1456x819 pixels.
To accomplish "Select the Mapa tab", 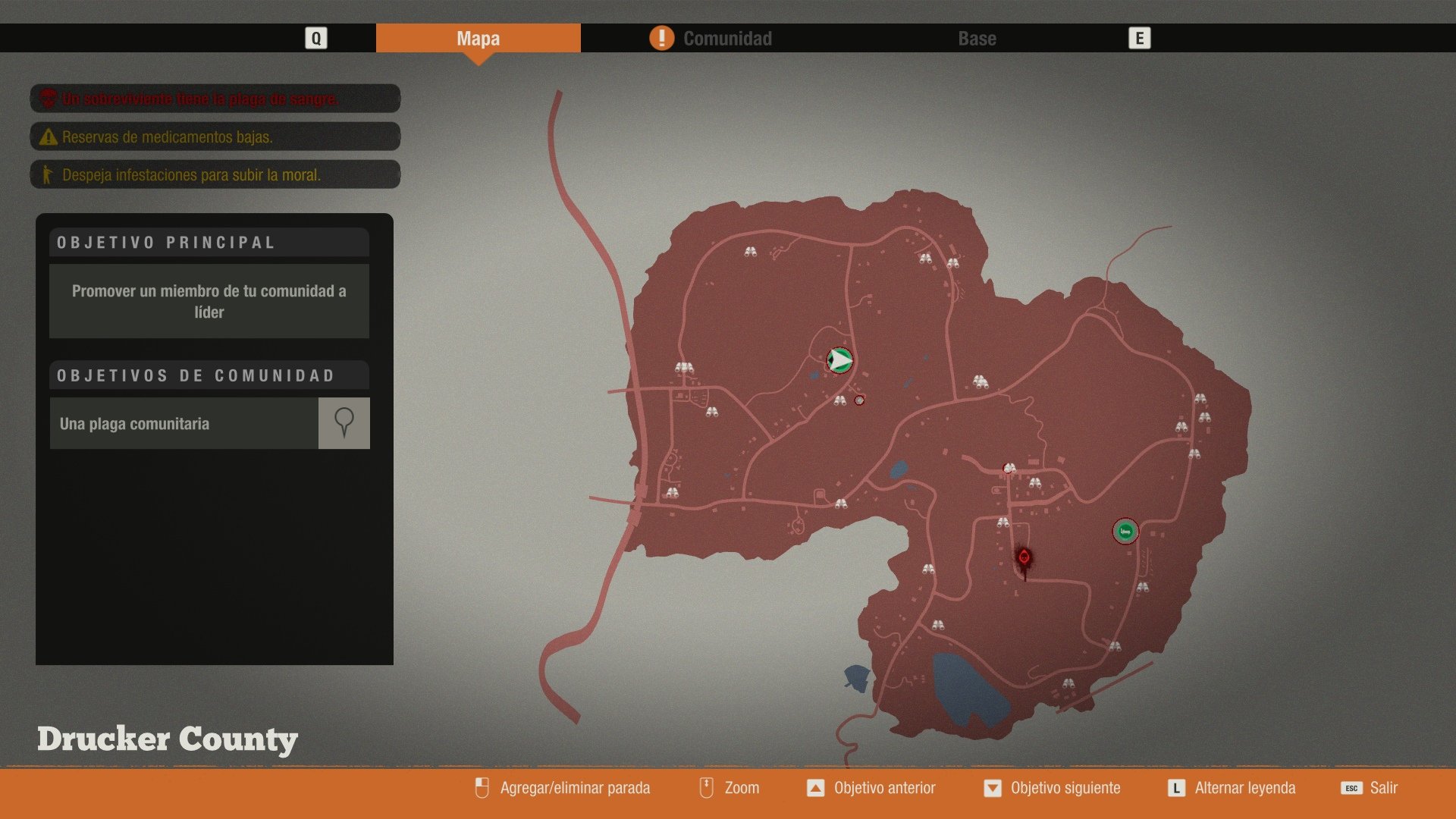I will click(479, 38).
